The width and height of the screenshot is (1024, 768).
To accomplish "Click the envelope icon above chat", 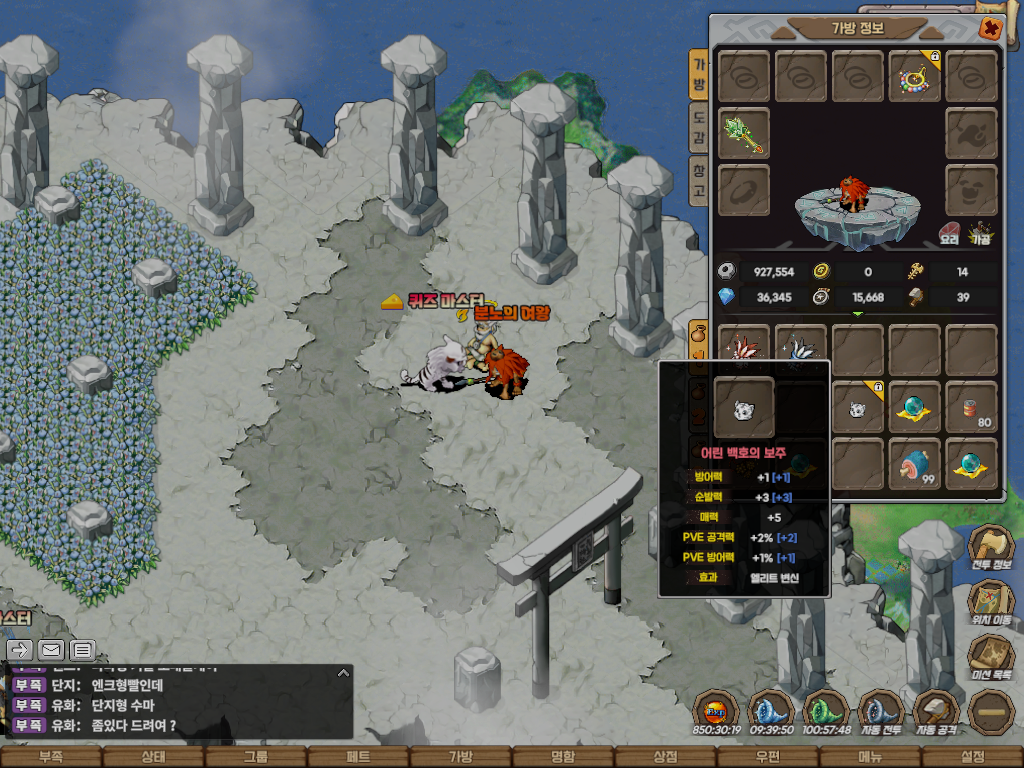I will click(51, 650).
